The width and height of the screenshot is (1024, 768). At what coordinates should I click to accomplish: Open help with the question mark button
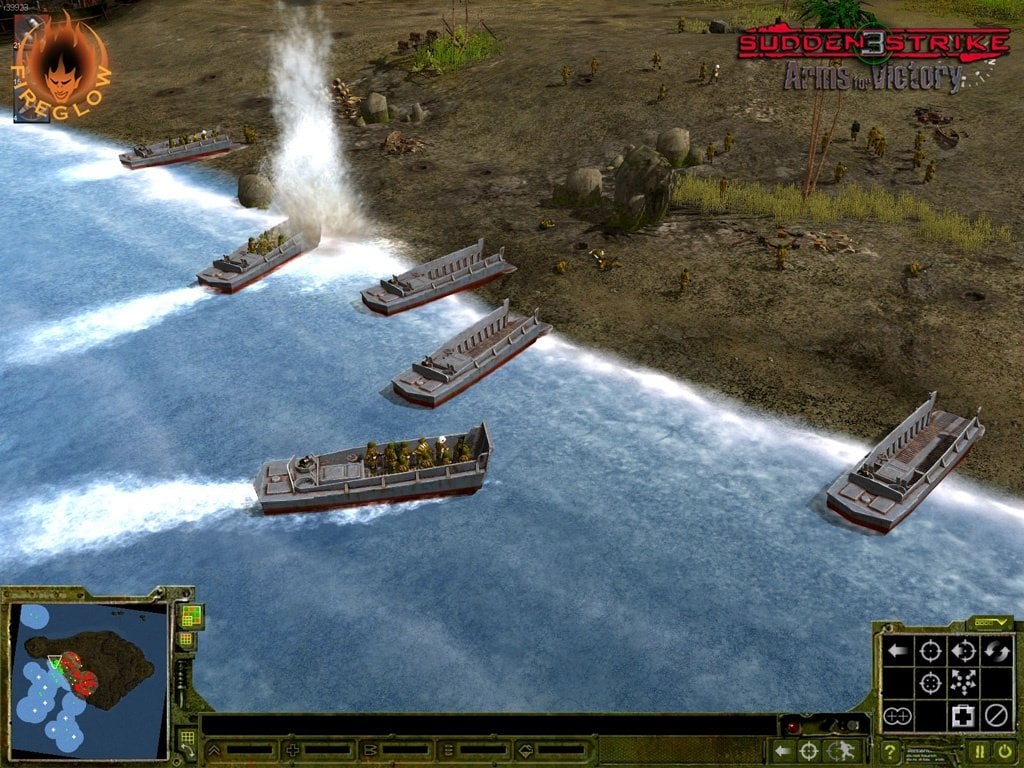(889, 751)
